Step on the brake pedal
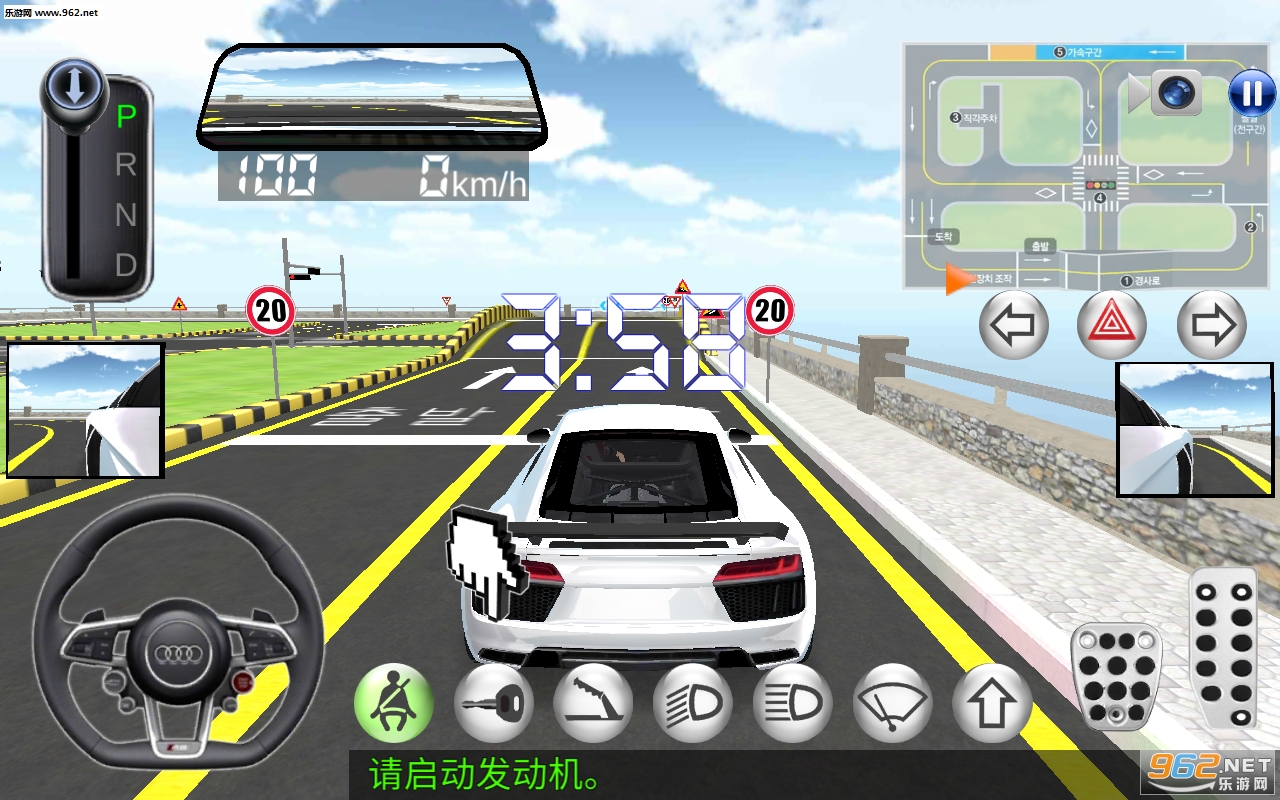The width and height of the screenshot is (1280, 800). click(1115, 674)
